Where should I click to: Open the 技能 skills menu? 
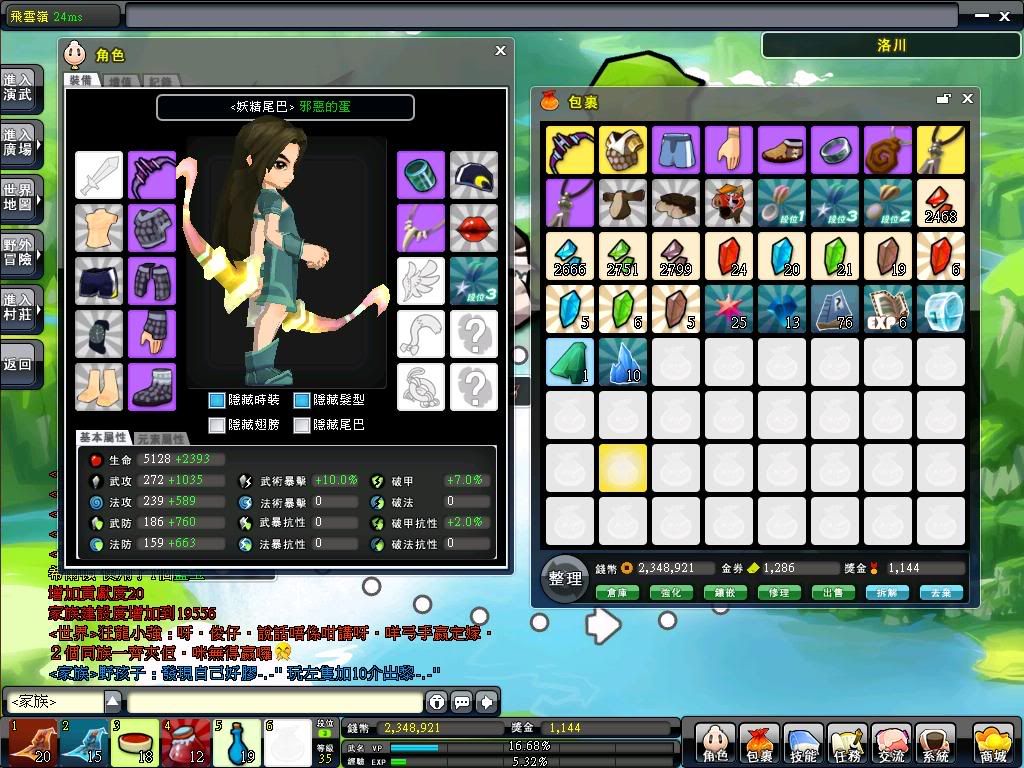pyautogui.click(x=803, y=745)
